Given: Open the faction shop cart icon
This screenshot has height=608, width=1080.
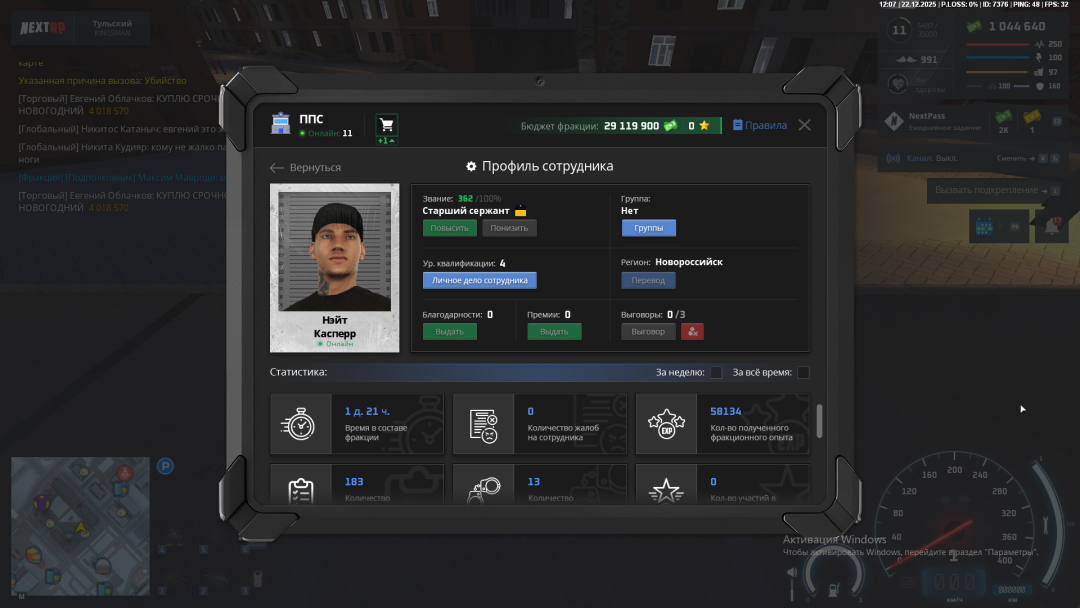Looking at the screenshot, I should [386, 125].
